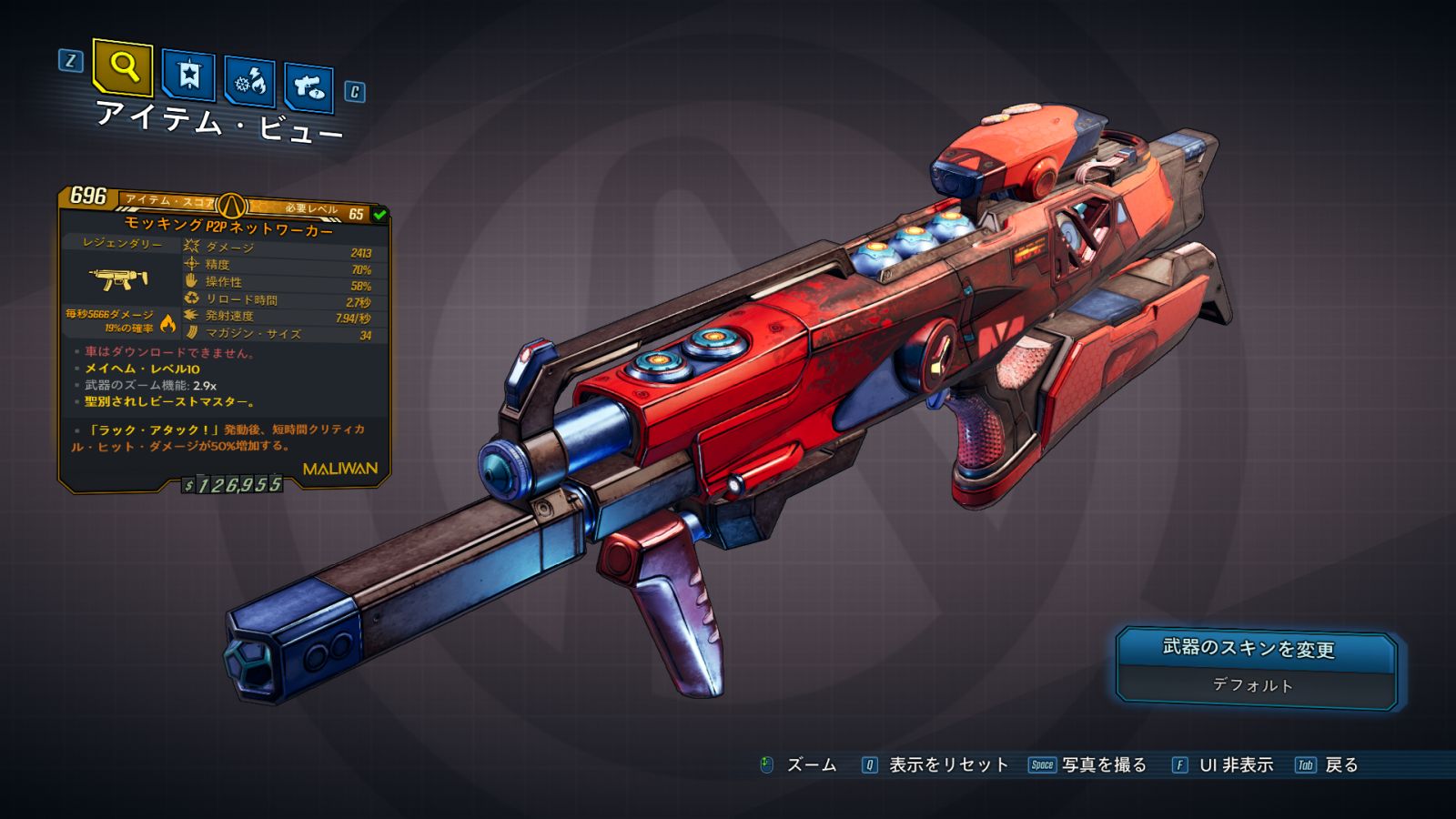The image size is (1456, 819).
Task: Open the gear and flame tab
Action: coord(250,82)
